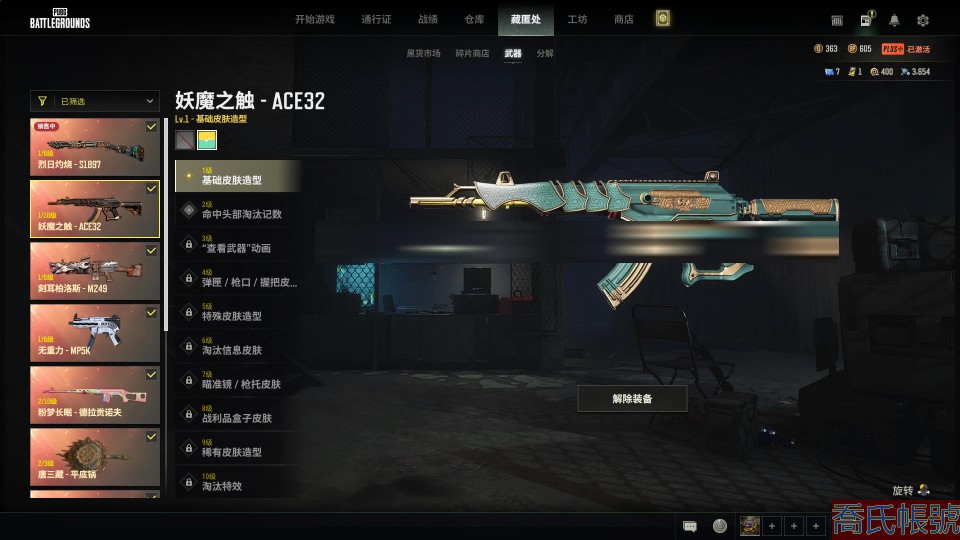The image size is (960, 540).
Task: Open the notifications bell icon
Action: 894,20
